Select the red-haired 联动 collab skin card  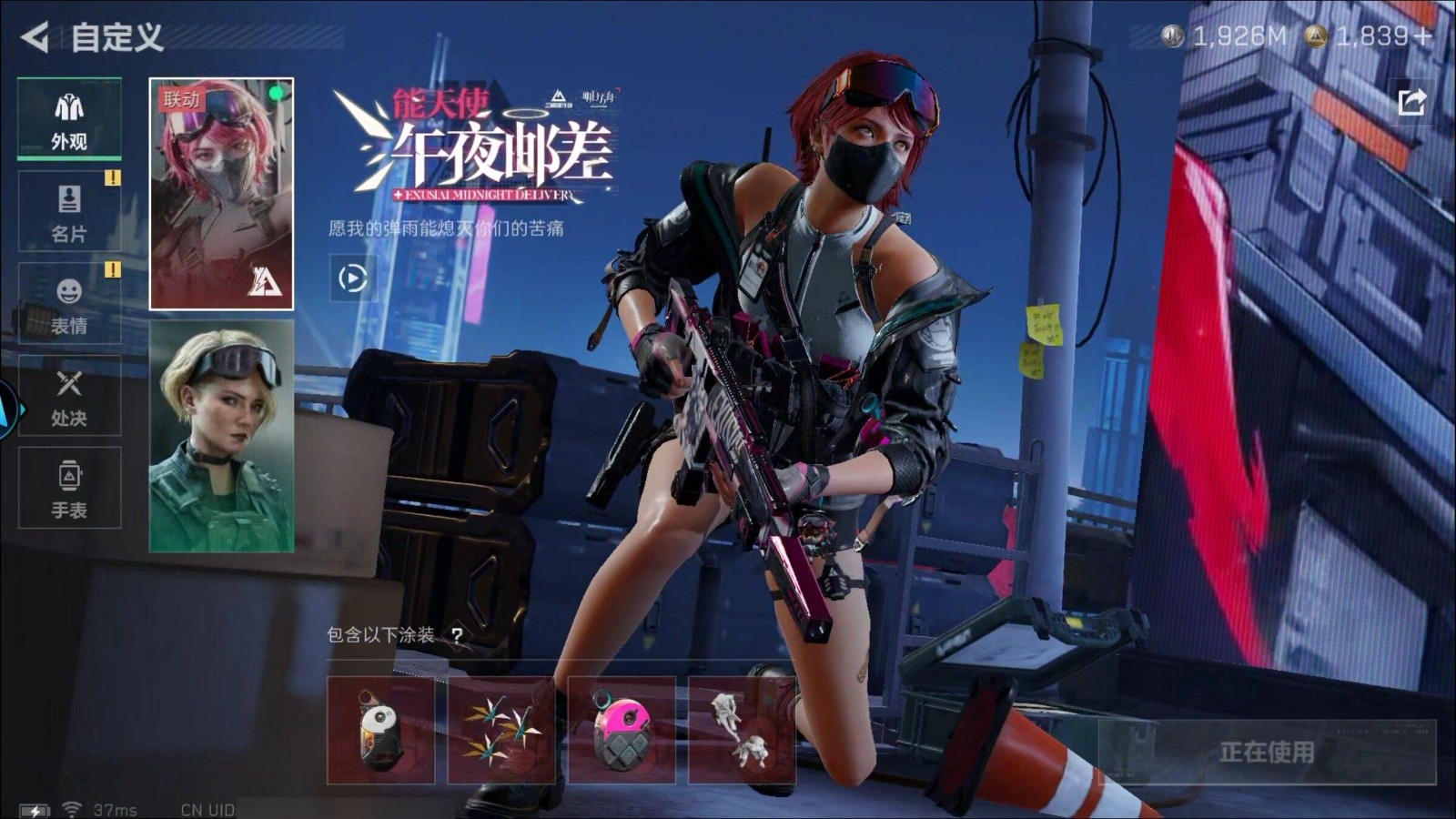pyautogui.click(x=221, y=194)
